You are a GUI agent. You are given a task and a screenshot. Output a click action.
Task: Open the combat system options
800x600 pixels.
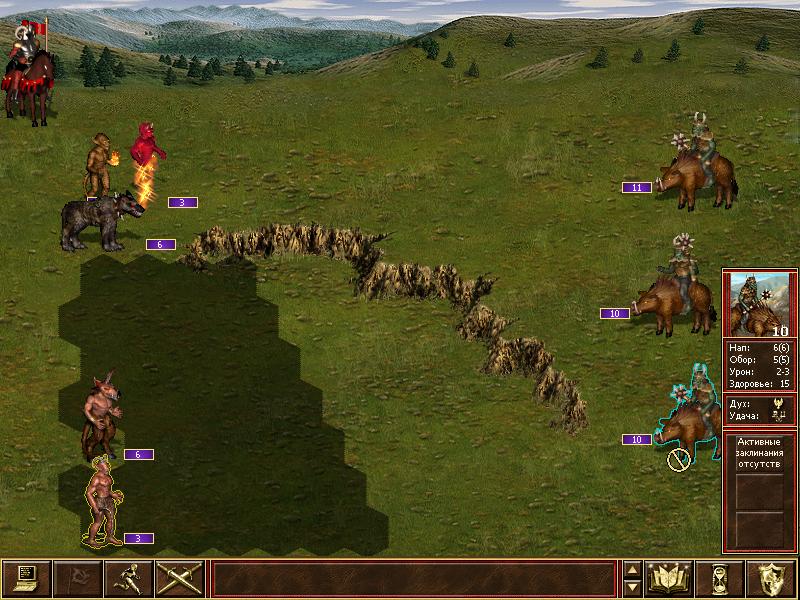[x=26, y=578]
